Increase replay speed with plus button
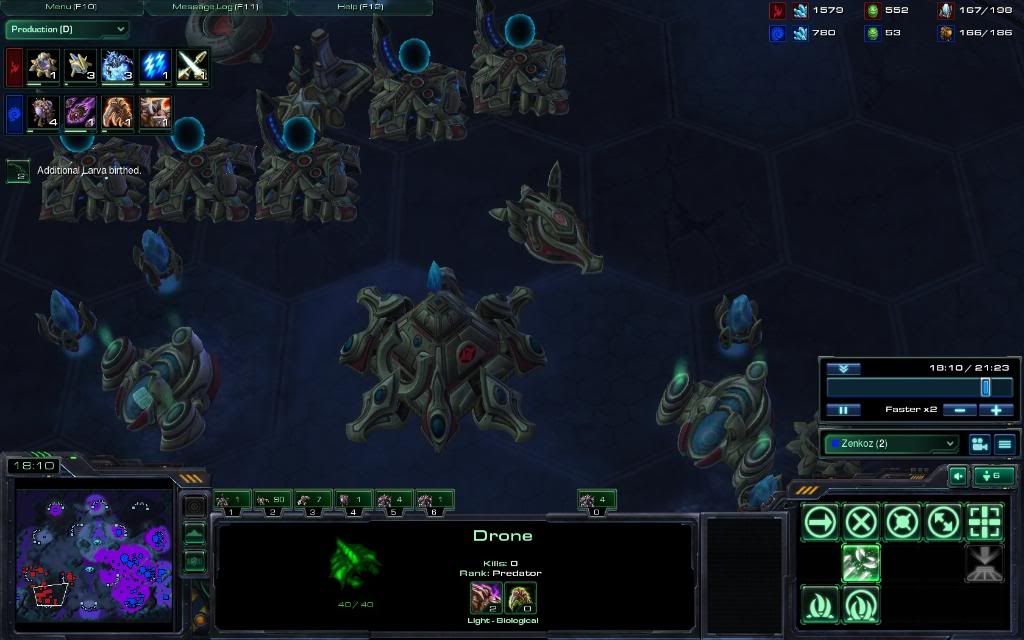 996,410
